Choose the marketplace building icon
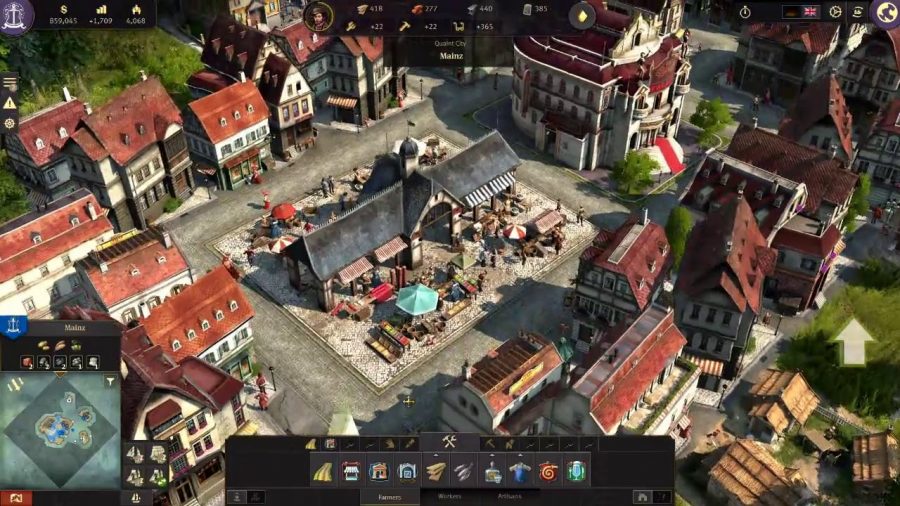 pos(350,471)
